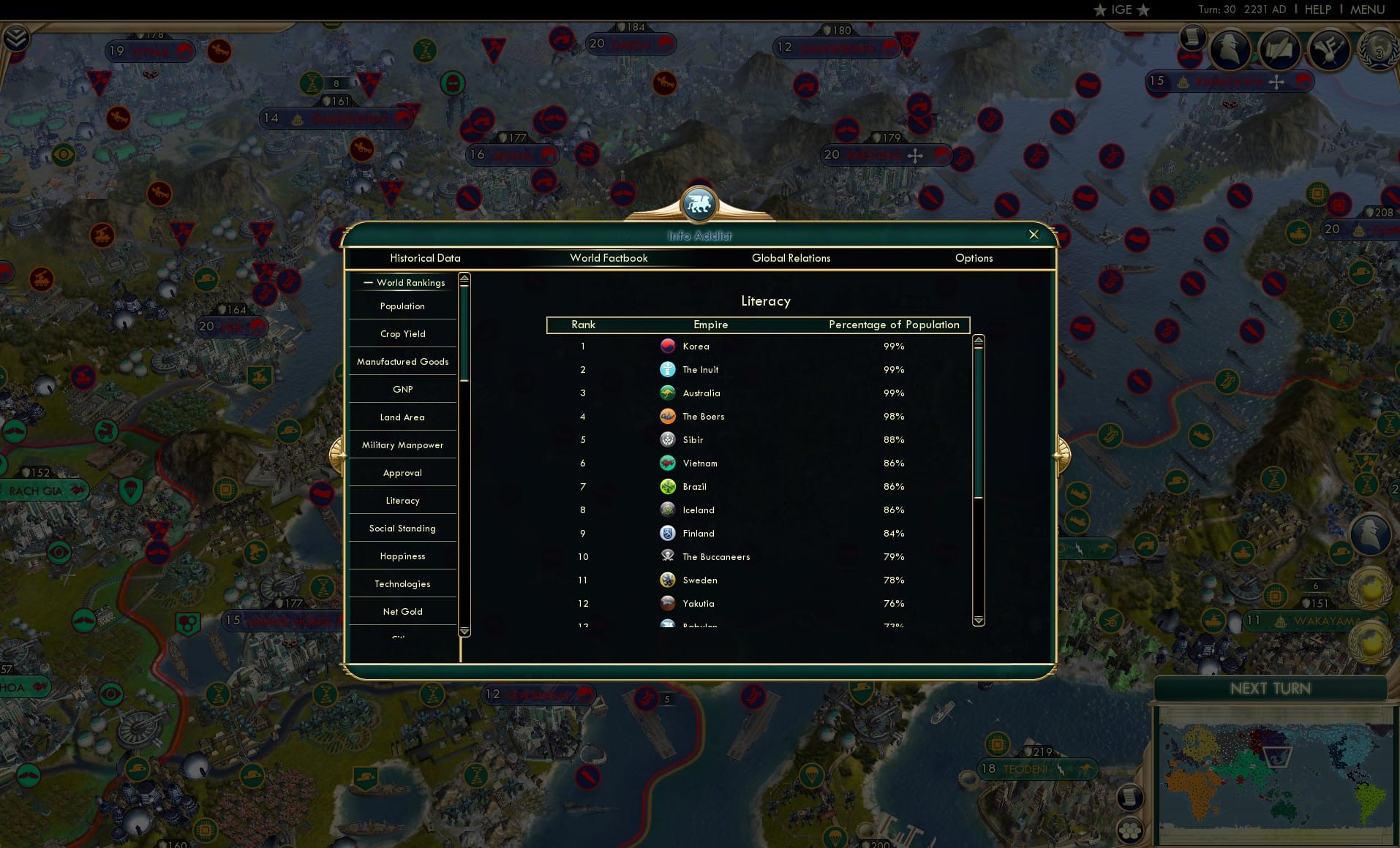This screenshot has height=848, width=1400.
Task: View the Net Gold rankings
Action: pyautogui.click(x=402, y=611)
